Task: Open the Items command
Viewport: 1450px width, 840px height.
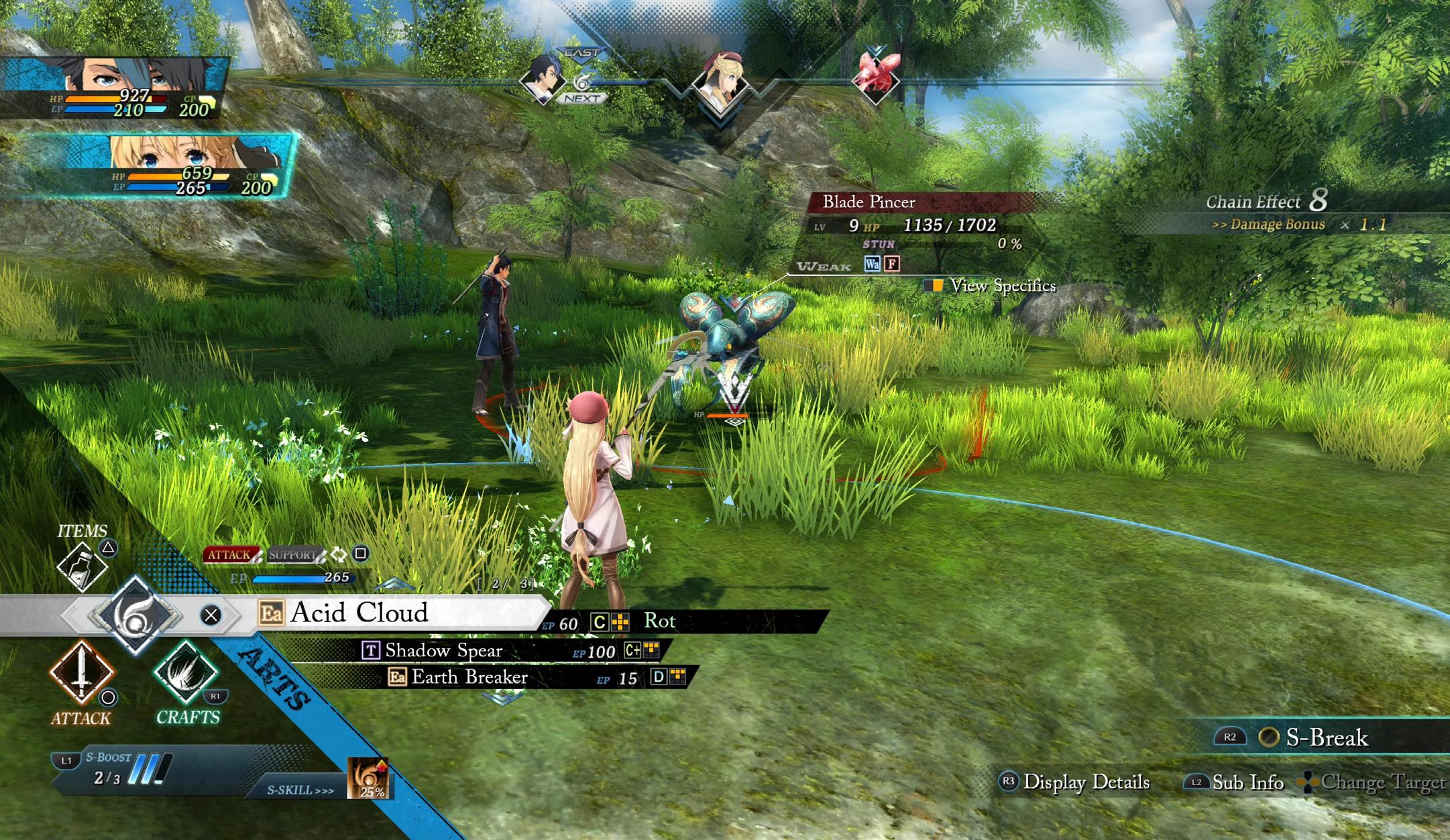Action: tap(82, 565)
